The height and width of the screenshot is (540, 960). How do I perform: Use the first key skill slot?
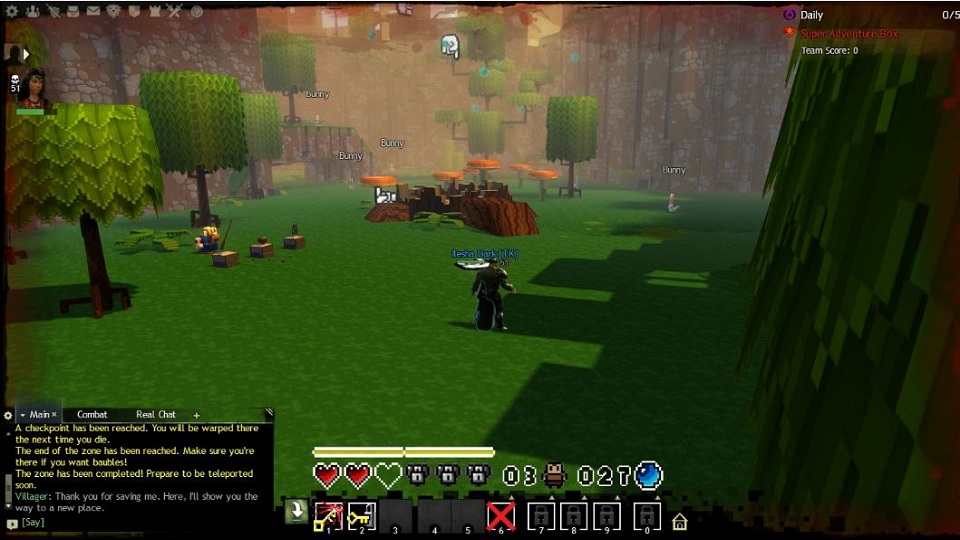pyautogui.click(x=328, y=516)
